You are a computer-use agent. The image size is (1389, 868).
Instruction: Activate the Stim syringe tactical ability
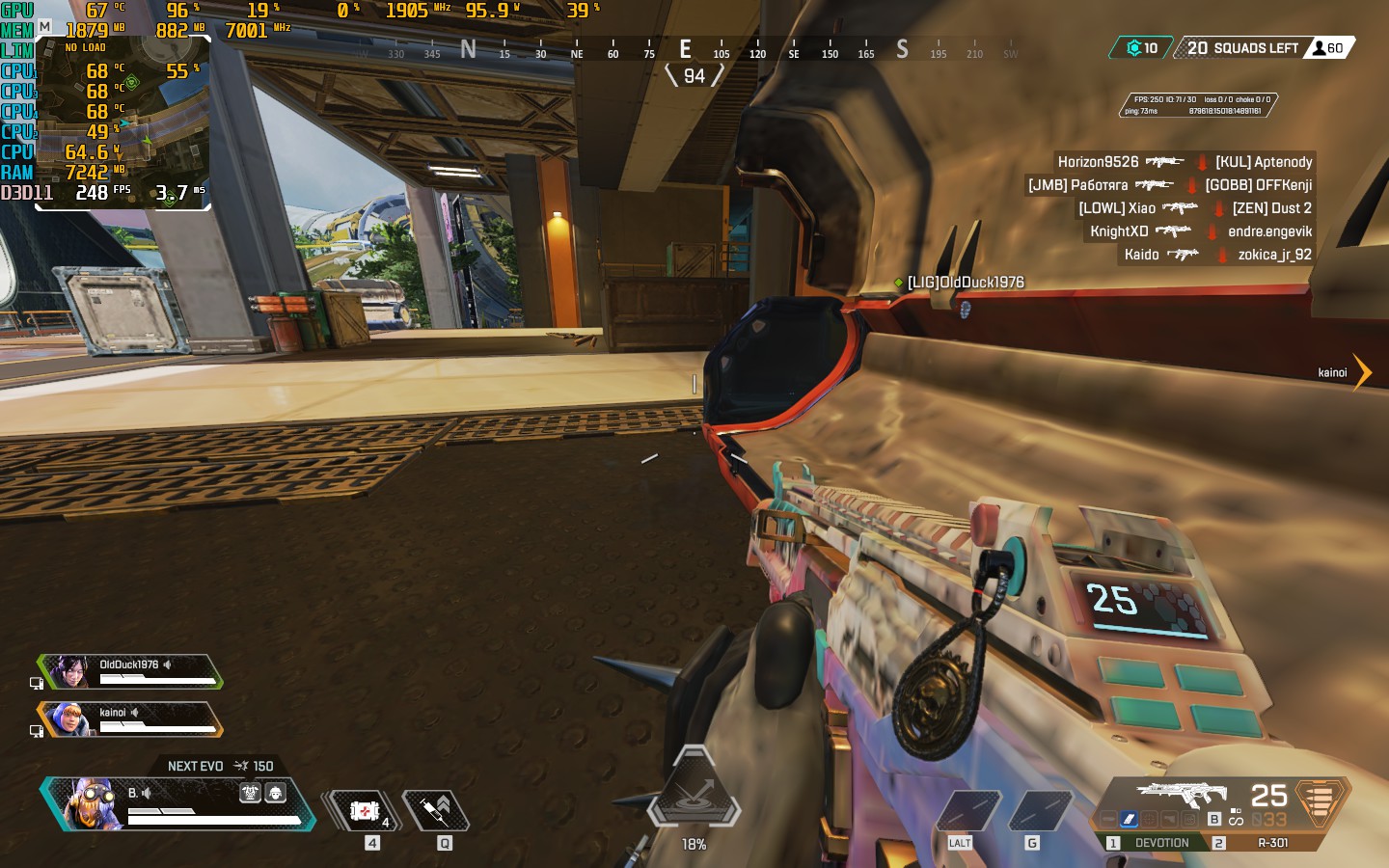click(x=436, y=811)
